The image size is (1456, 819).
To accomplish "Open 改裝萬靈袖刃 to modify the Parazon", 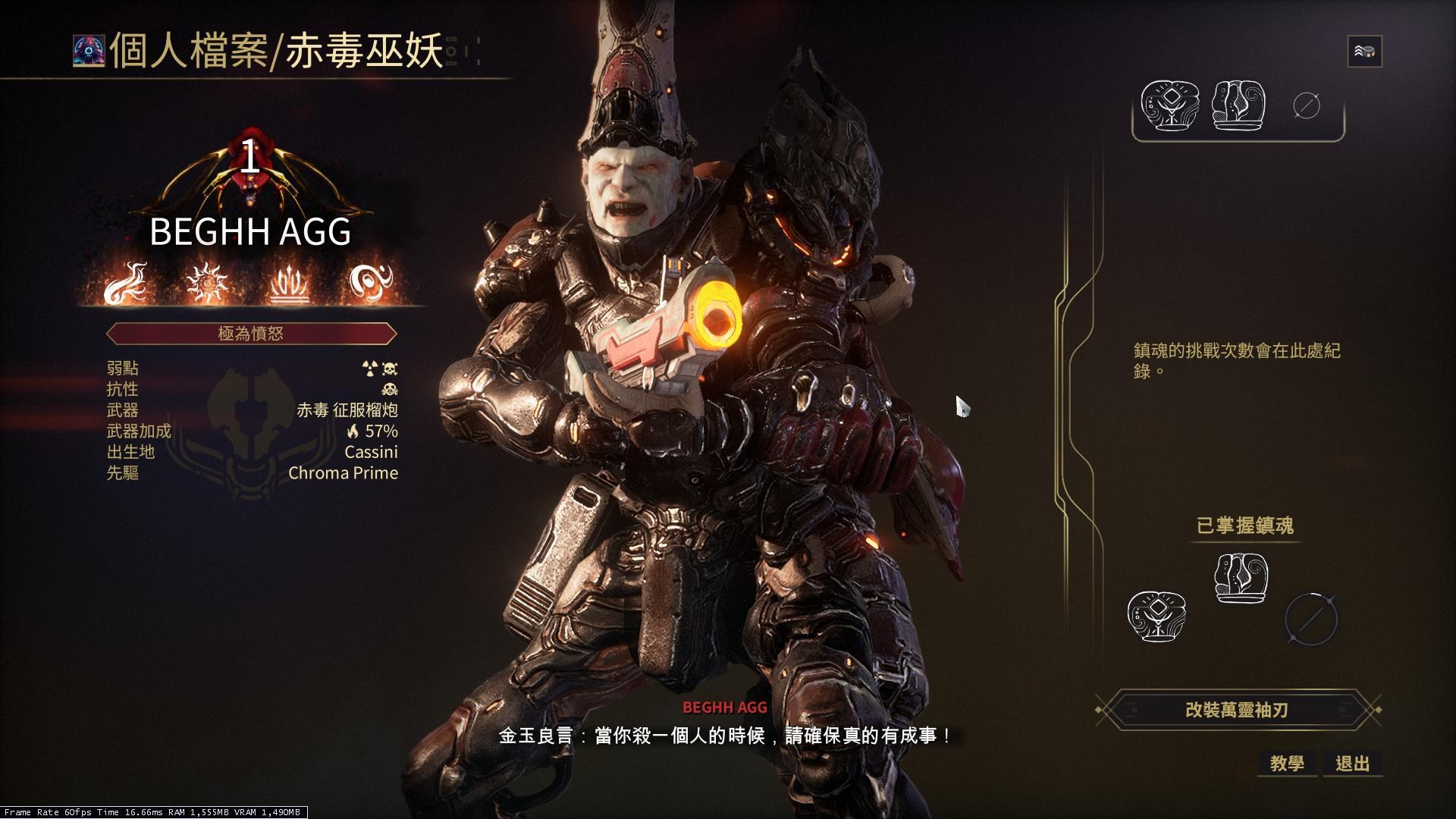I will tap(1238, 711).
